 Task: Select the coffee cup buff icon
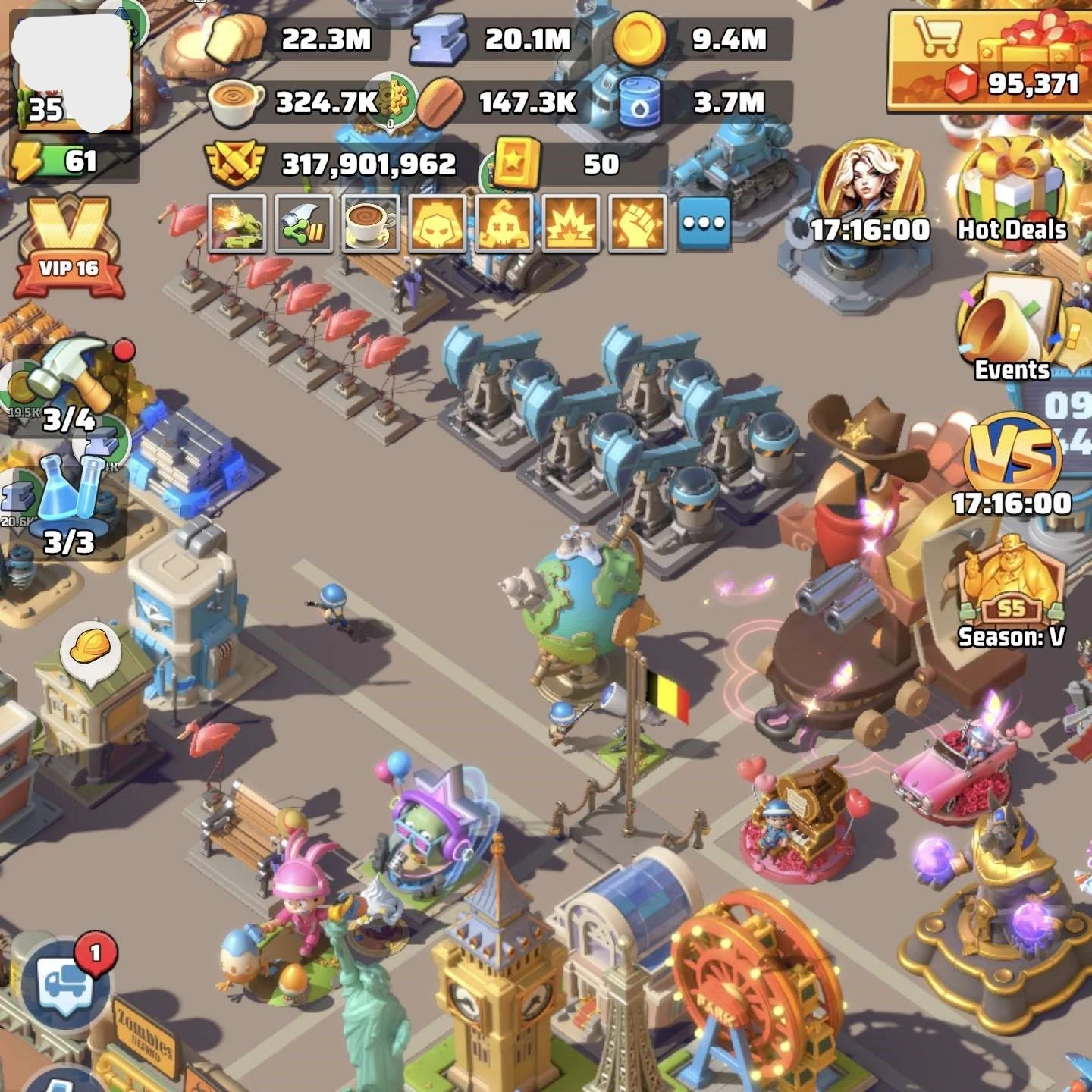[x=371, y=224]
